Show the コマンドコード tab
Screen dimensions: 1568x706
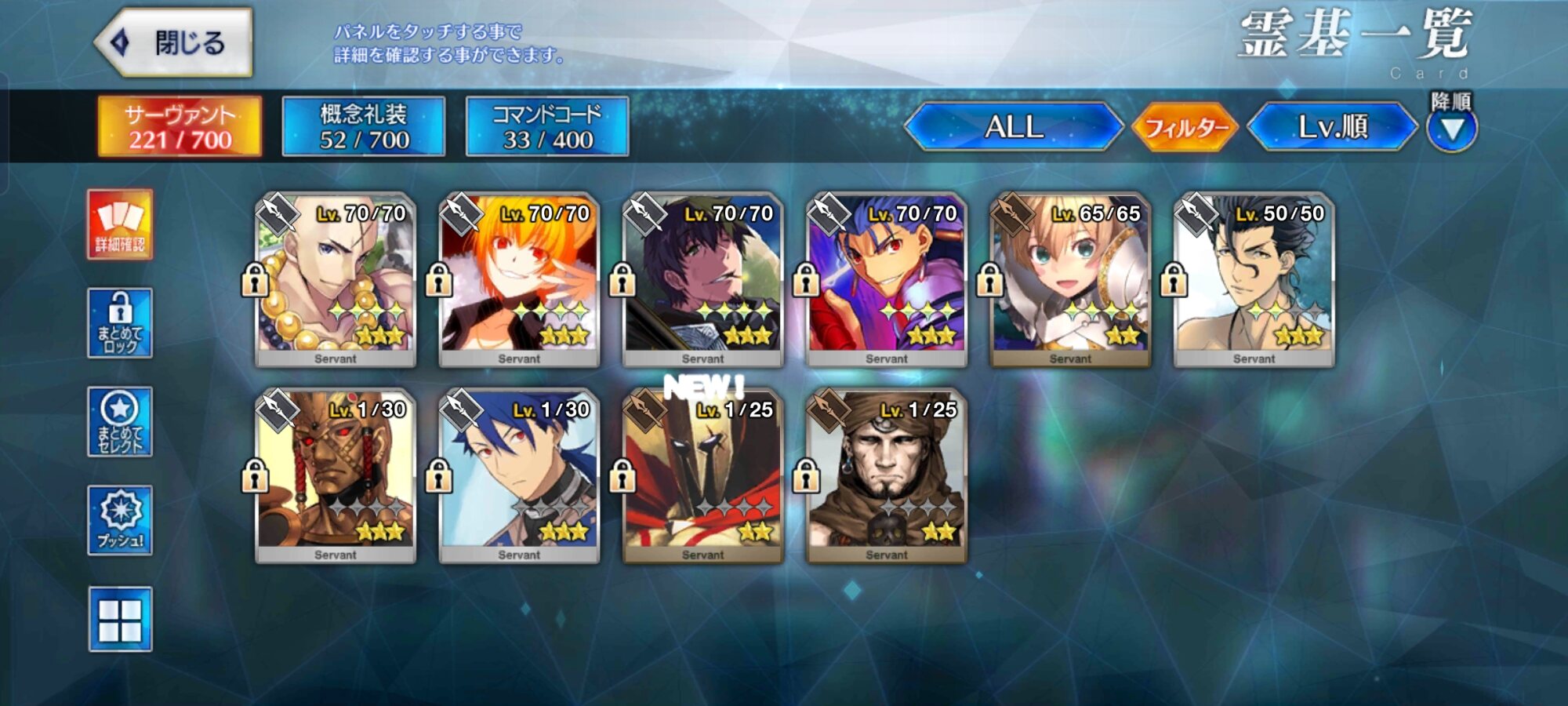click(547, 126)
